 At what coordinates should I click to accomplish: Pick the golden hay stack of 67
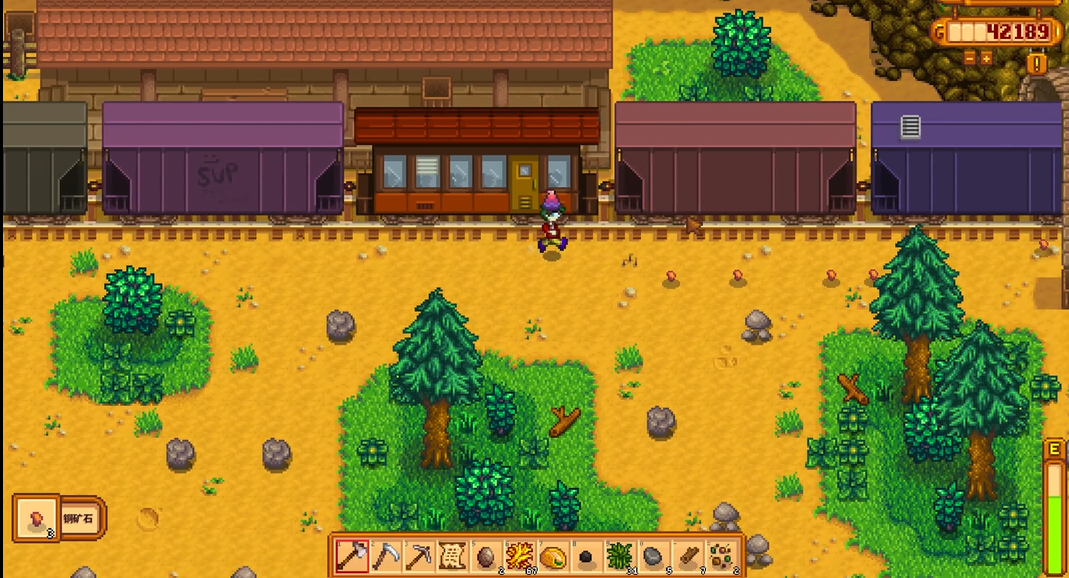519,555
